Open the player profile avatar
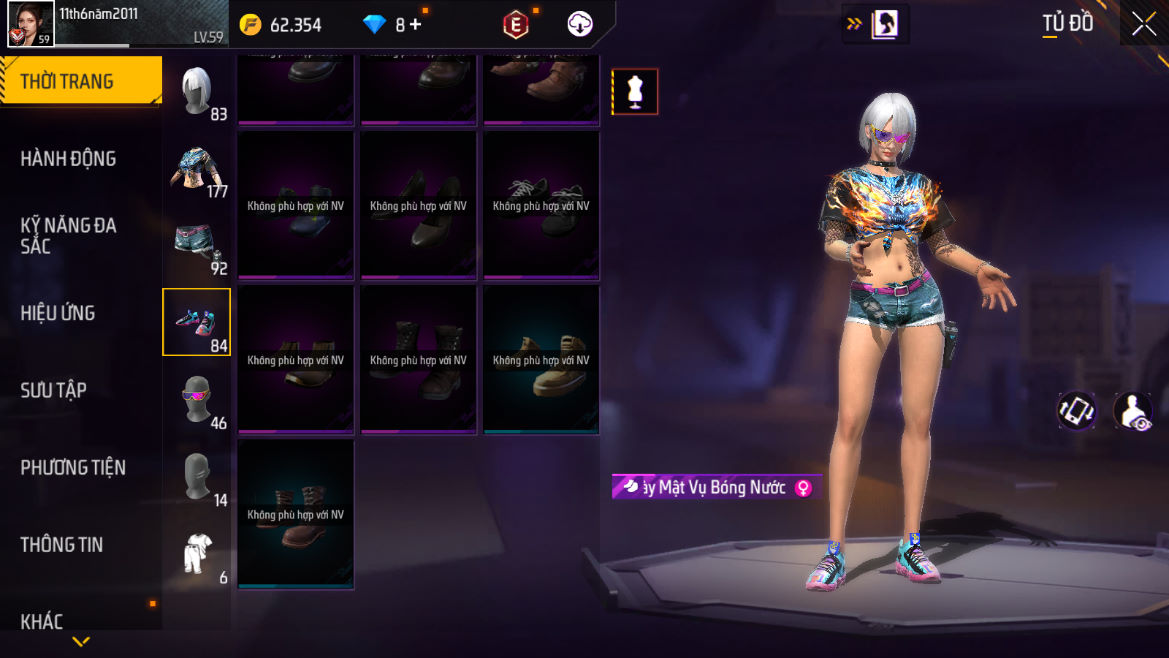1169x658 pixels. pyautogui.click(x=31, y=24)
